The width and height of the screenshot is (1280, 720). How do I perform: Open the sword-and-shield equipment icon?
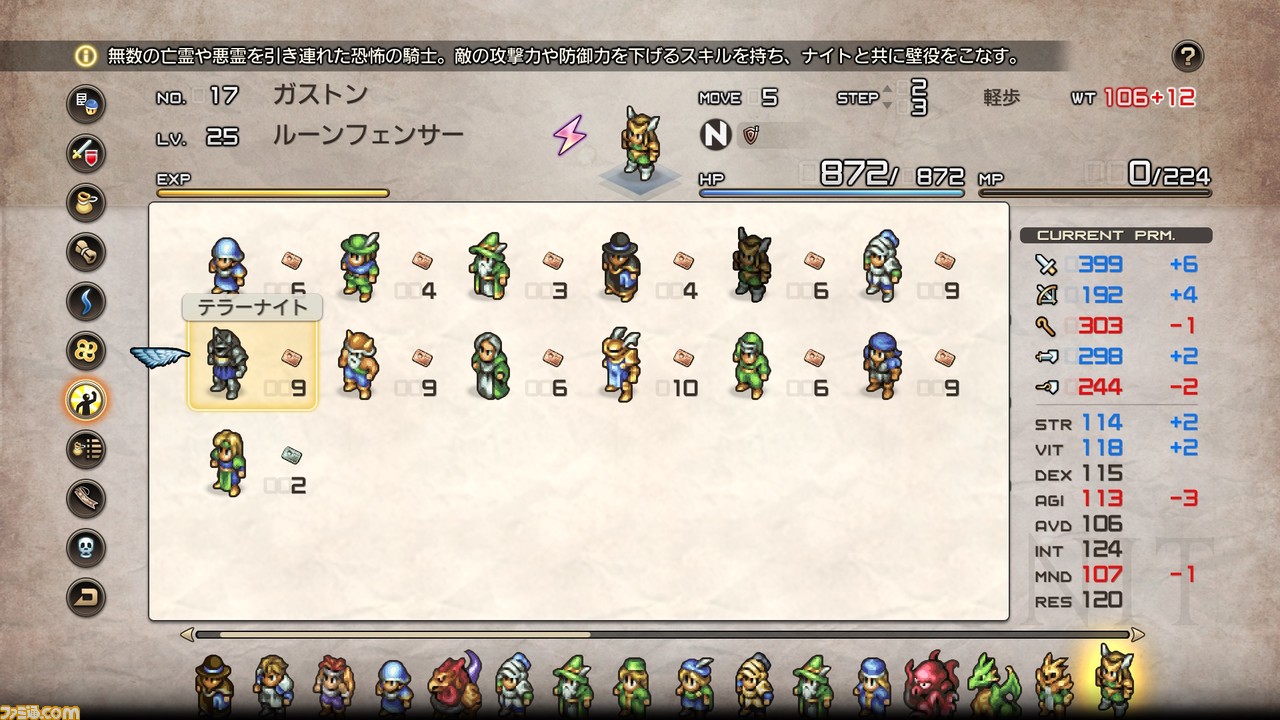click(85, 152)
